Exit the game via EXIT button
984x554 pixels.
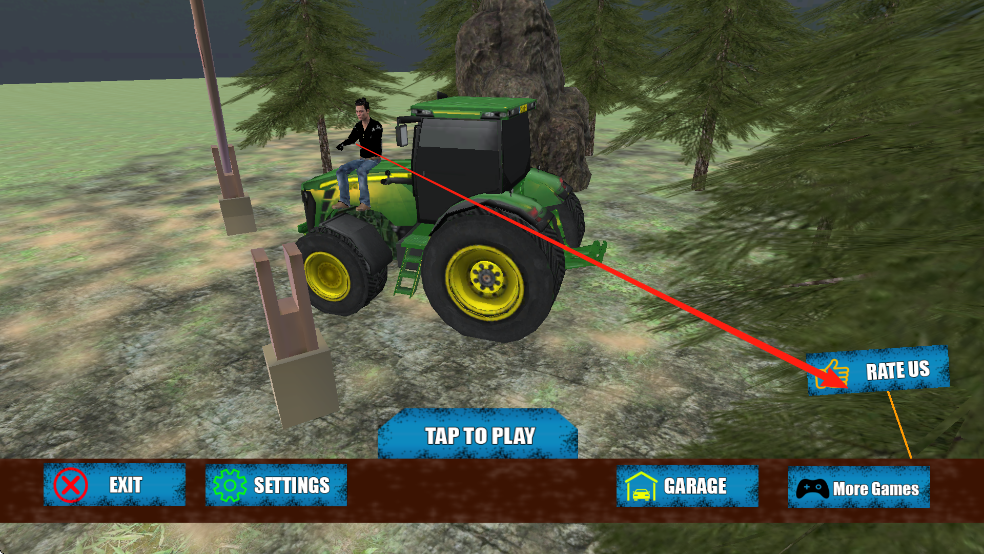tap(114, 485)
